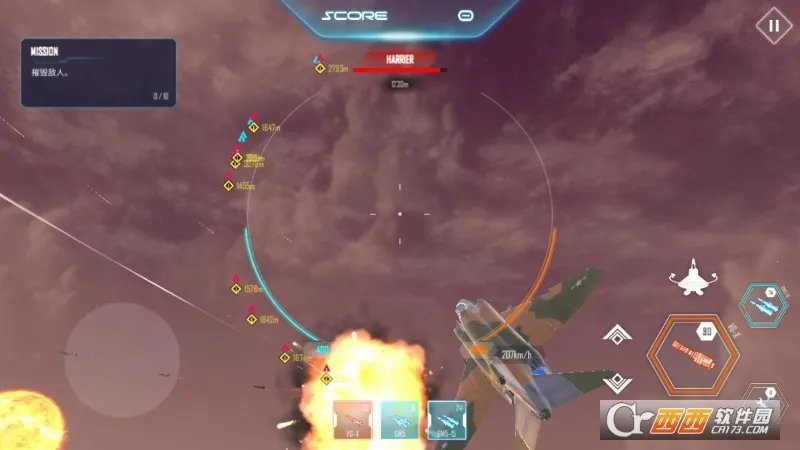Tap the upward chevron throttle button

tap(618, 336)
